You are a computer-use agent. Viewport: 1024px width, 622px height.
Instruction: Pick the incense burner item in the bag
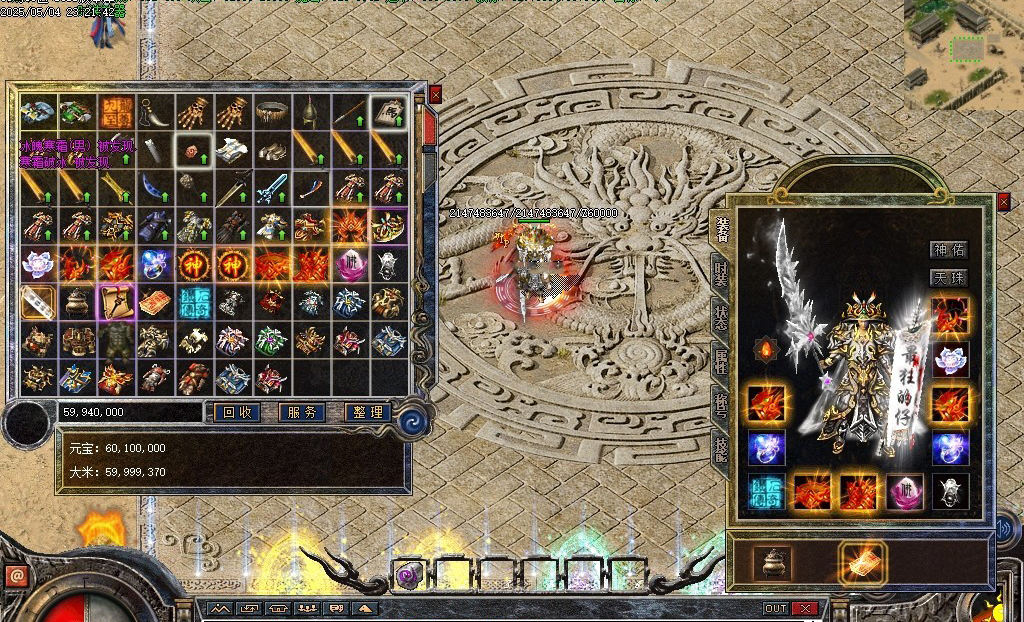[x=76, y=301]
